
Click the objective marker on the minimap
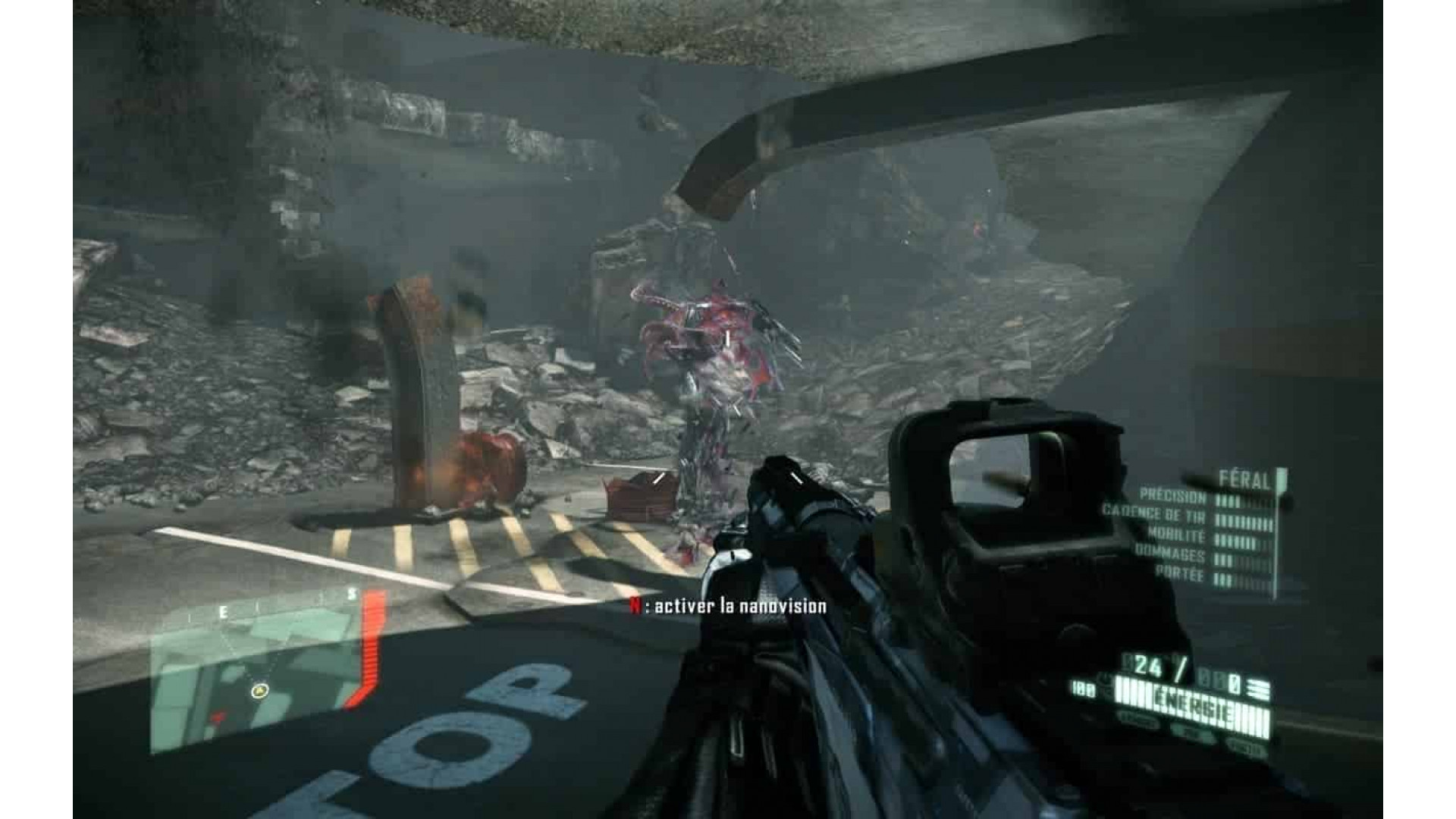pos(259,692)
